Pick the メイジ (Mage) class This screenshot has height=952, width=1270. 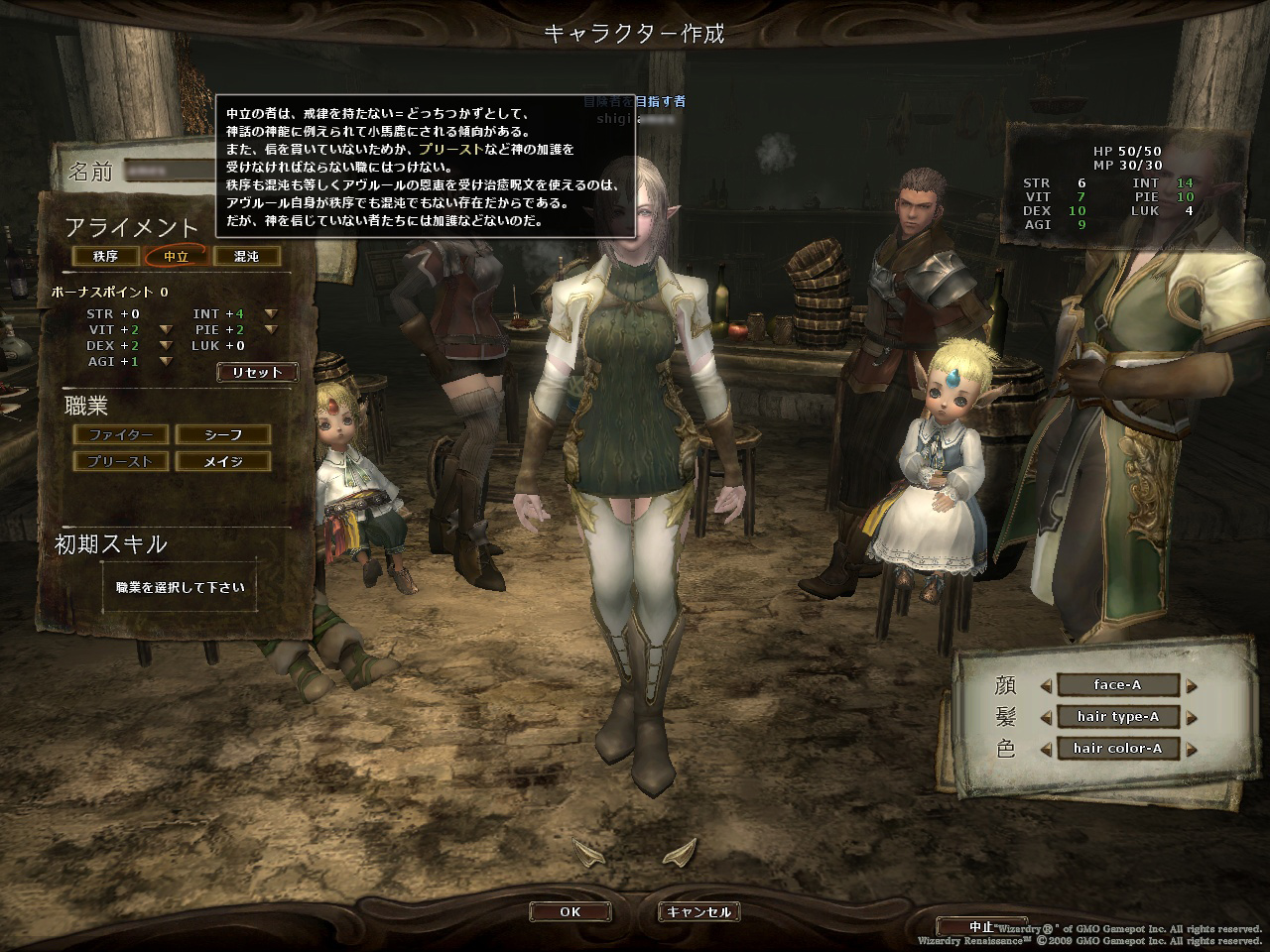click(x=223, y=461)
